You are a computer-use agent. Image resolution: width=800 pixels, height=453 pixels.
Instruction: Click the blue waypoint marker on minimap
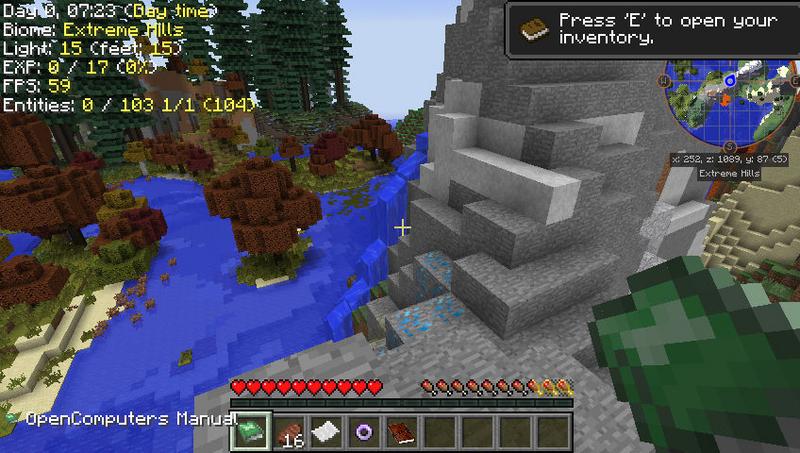731,80
